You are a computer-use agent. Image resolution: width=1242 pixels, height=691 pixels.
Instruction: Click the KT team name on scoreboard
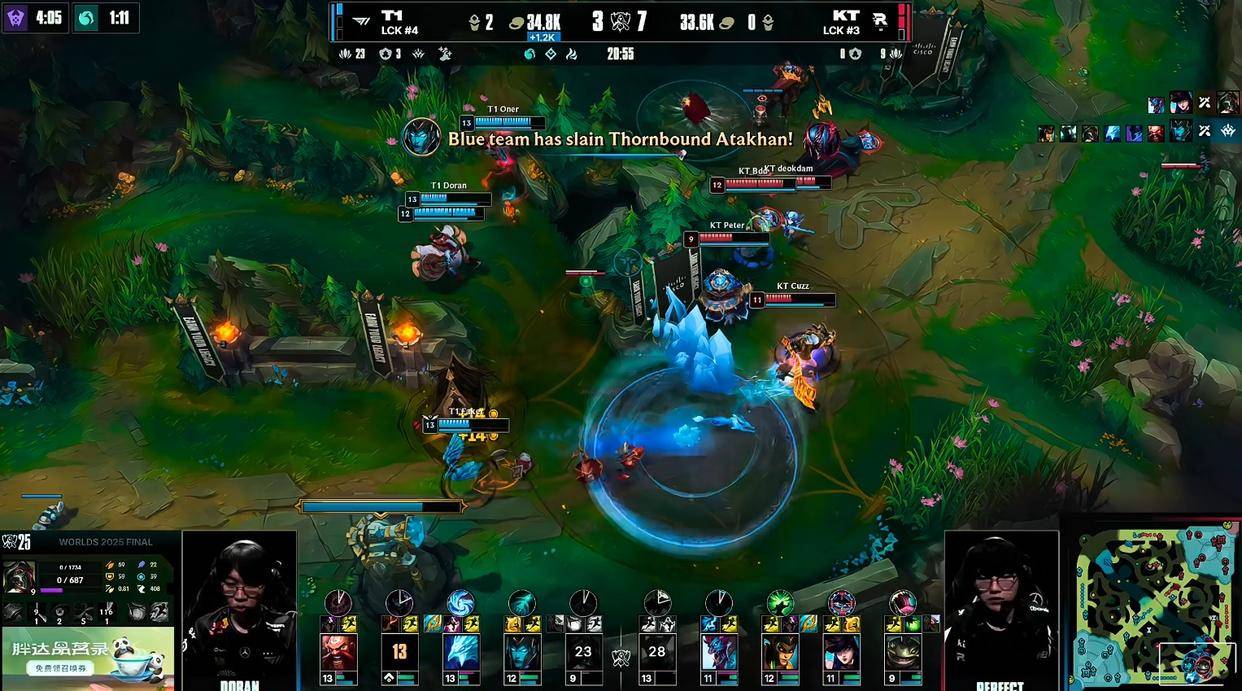pos(845,16)
